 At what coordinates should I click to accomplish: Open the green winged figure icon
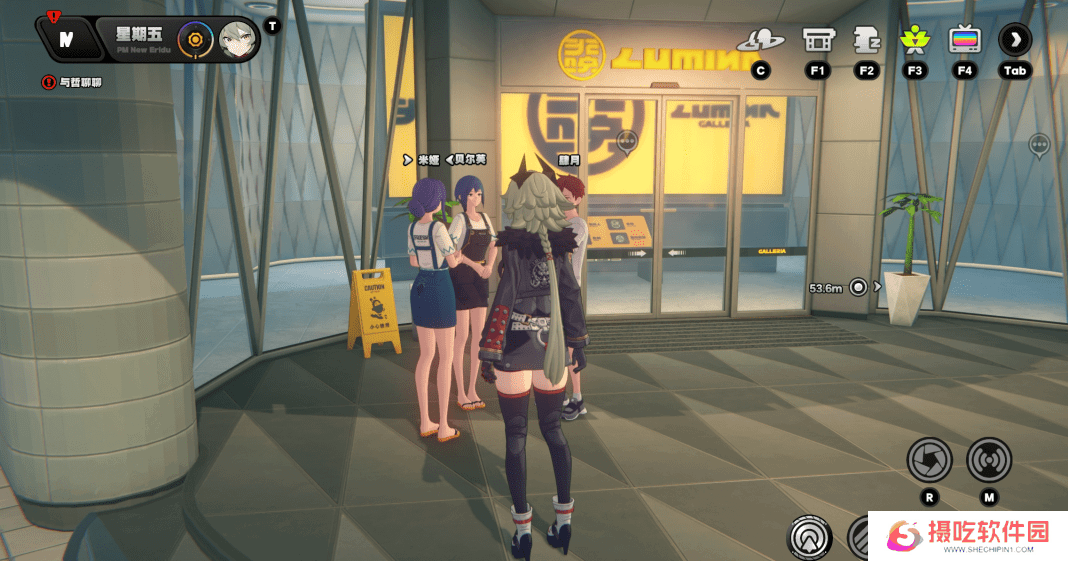pyautogui.click(x=914, y=41)
